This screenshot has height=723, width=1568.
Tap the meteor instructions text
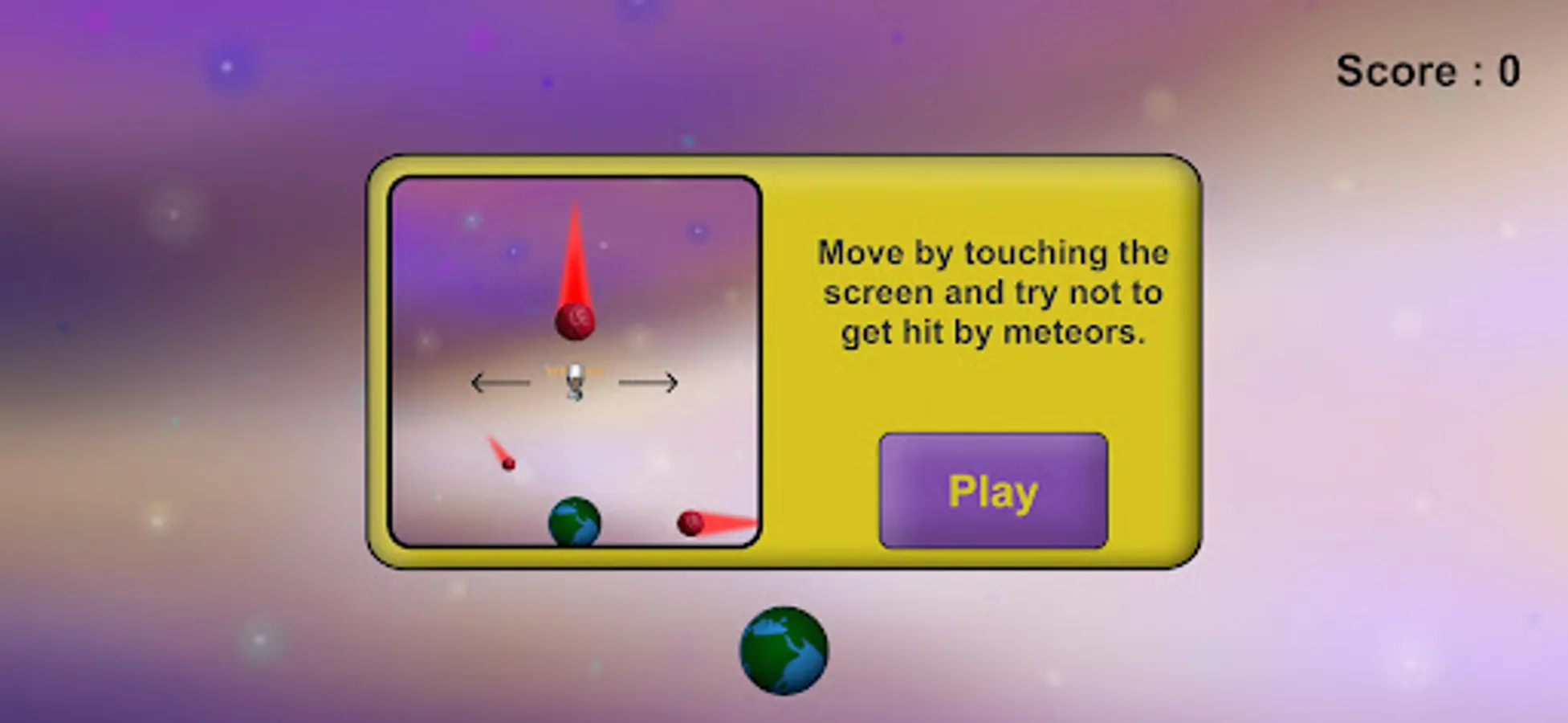[992, 292]
